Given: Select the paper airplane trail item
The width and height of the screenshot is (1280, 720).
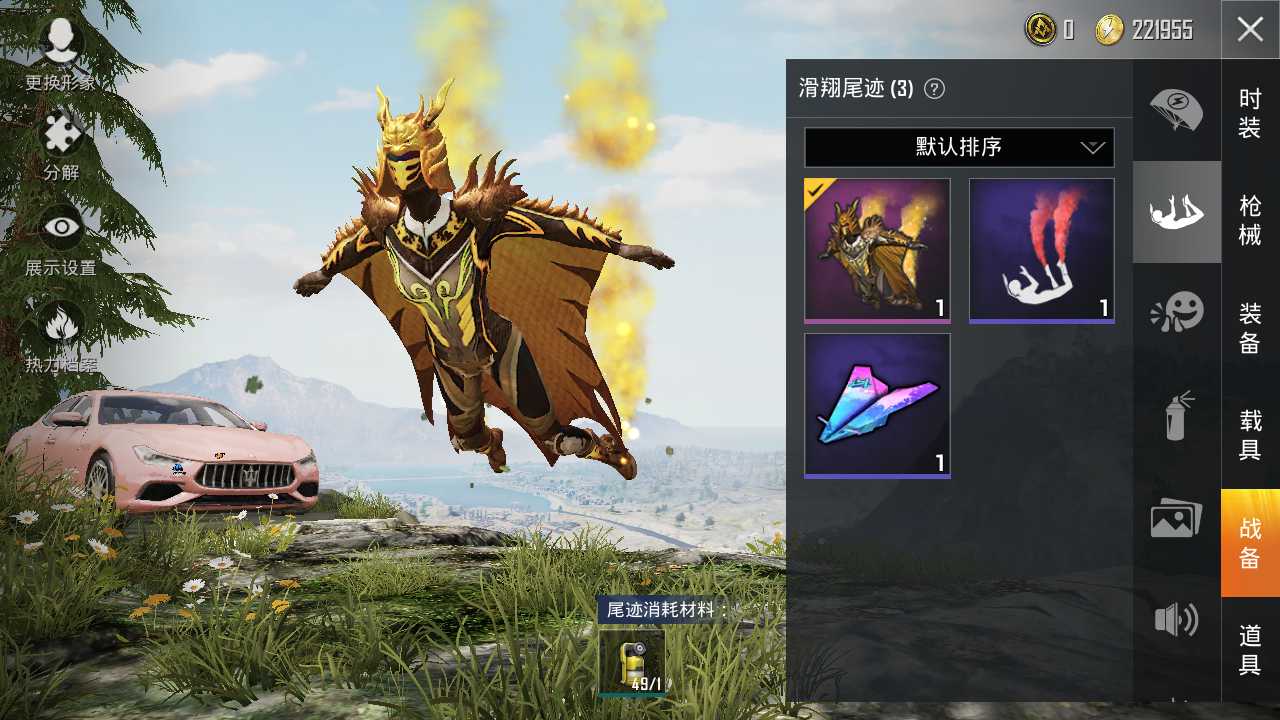Looking at the screenshot, I should click(877, 405).
